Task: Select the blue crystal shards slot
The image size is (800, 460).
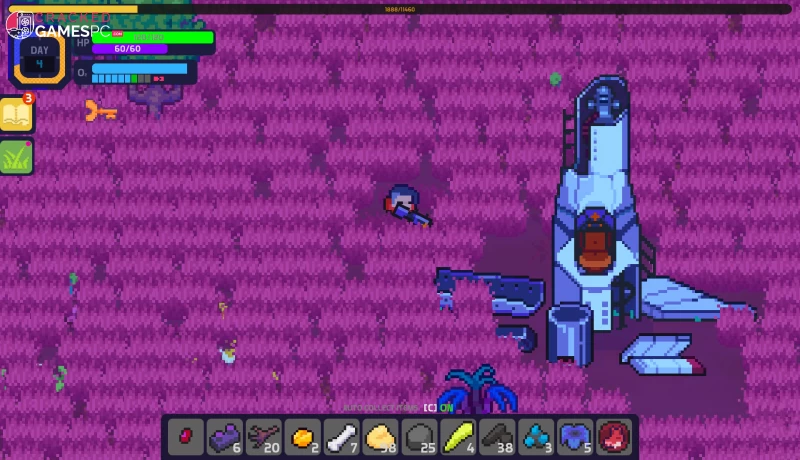Action: [x=536, y=436]
